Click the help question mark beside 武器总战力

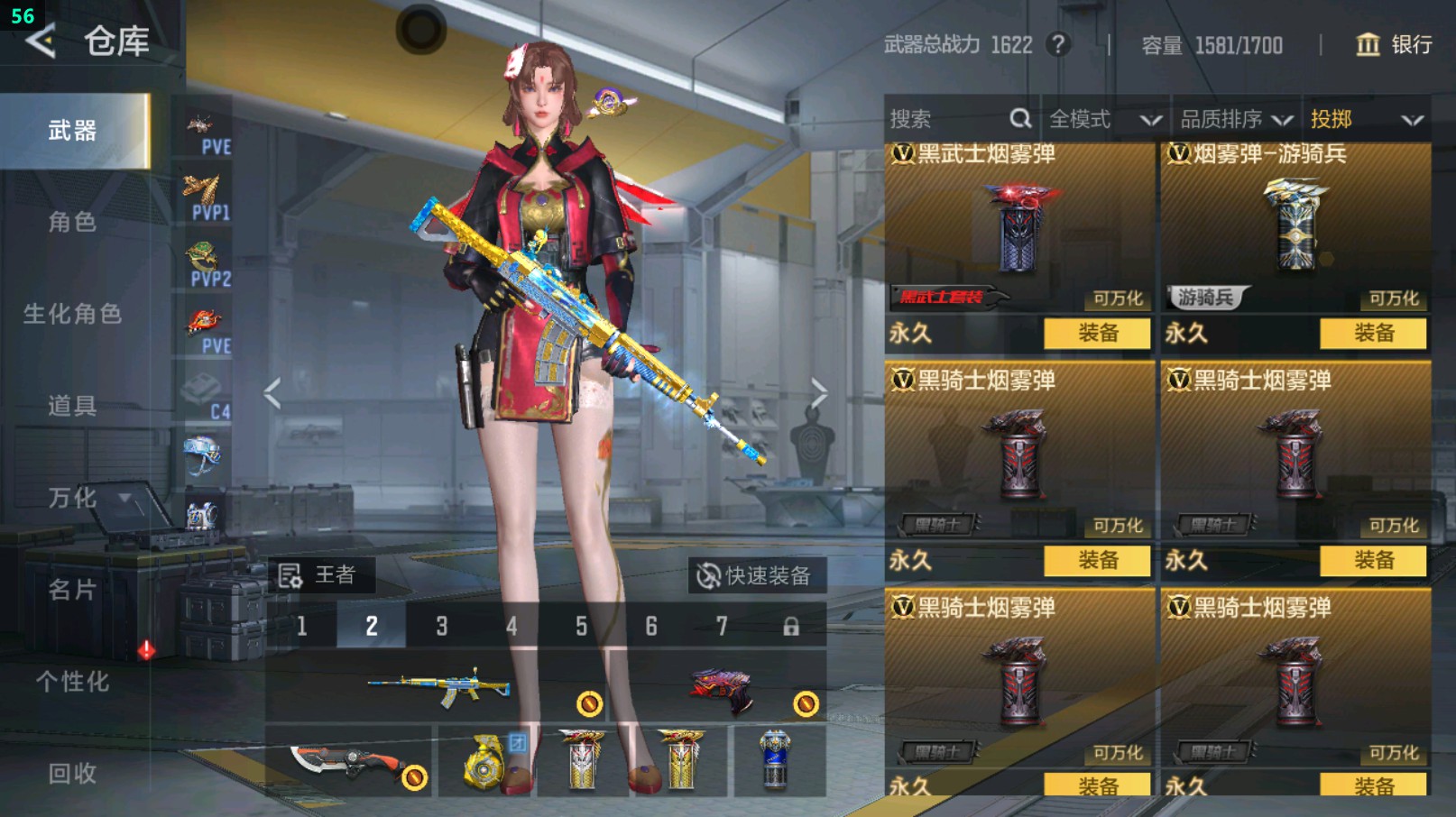pos(1057,45)
